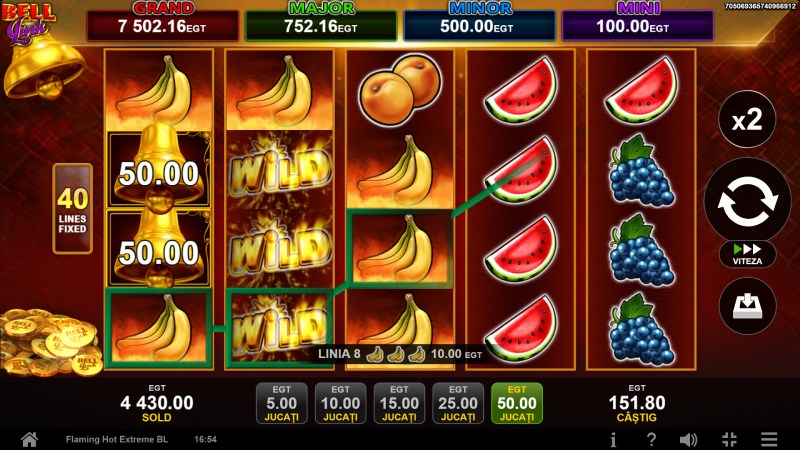Click the green 50.00 EGT bet button
The image size is (800, 450).
click(x=517, y=404)
